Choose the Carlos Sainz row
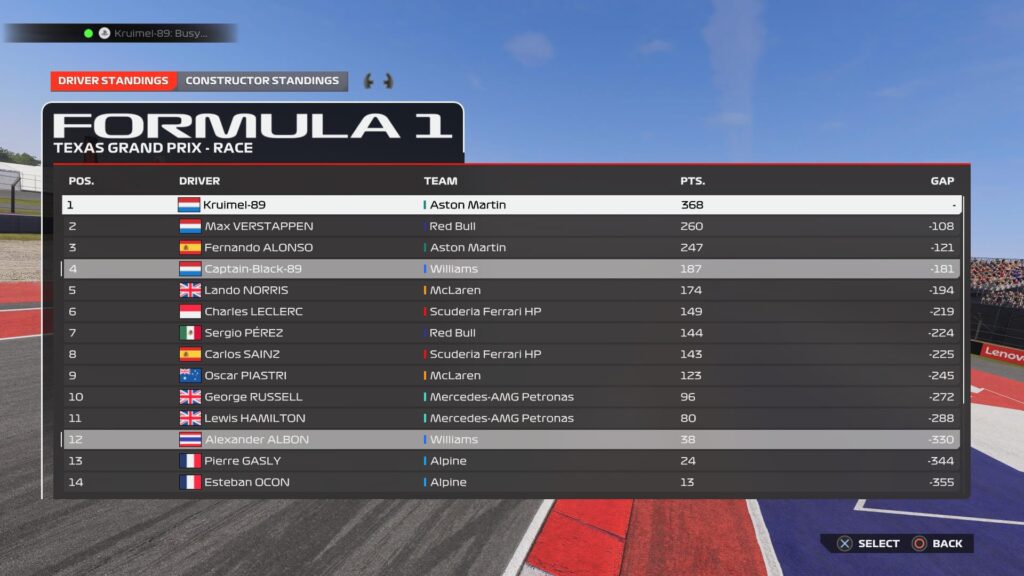Image resolution: width=1024 pixels, height=576 pixels. pos(511,354)
